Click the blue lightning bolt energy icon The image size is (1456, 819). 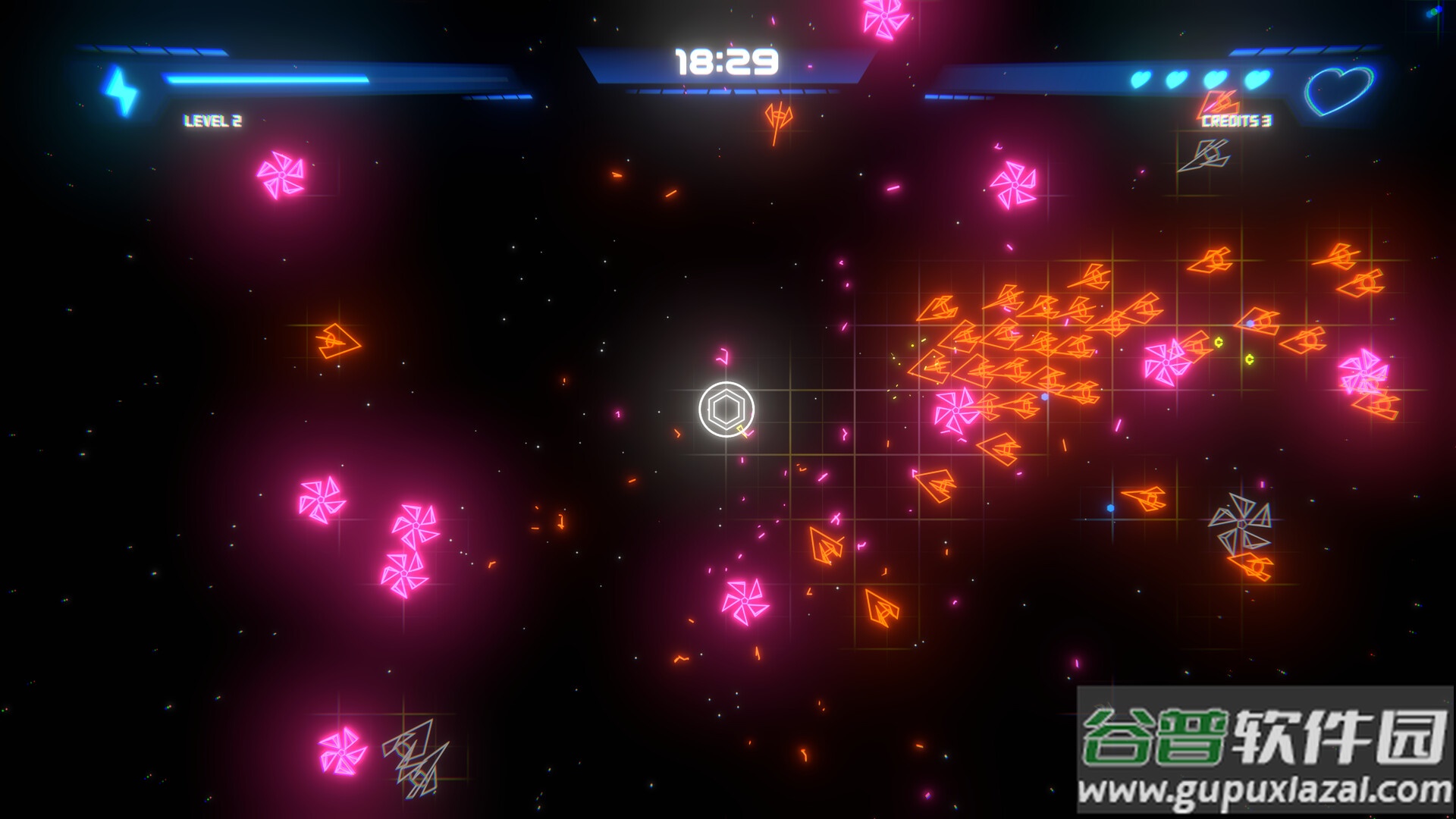pyautogui.click(x=121, y=91)
